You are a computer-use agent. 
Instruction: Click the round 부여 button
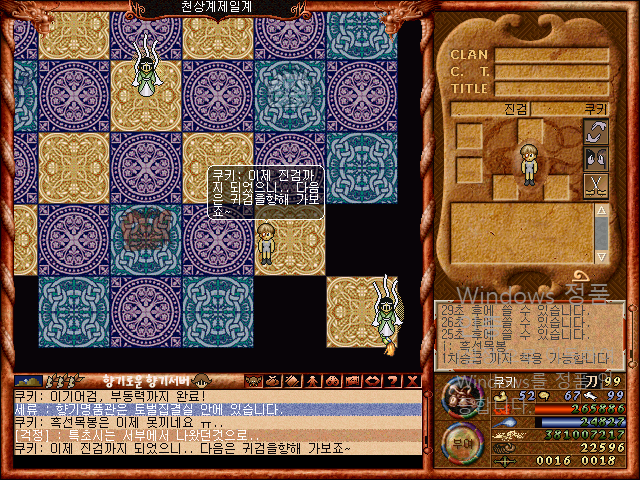460,441
